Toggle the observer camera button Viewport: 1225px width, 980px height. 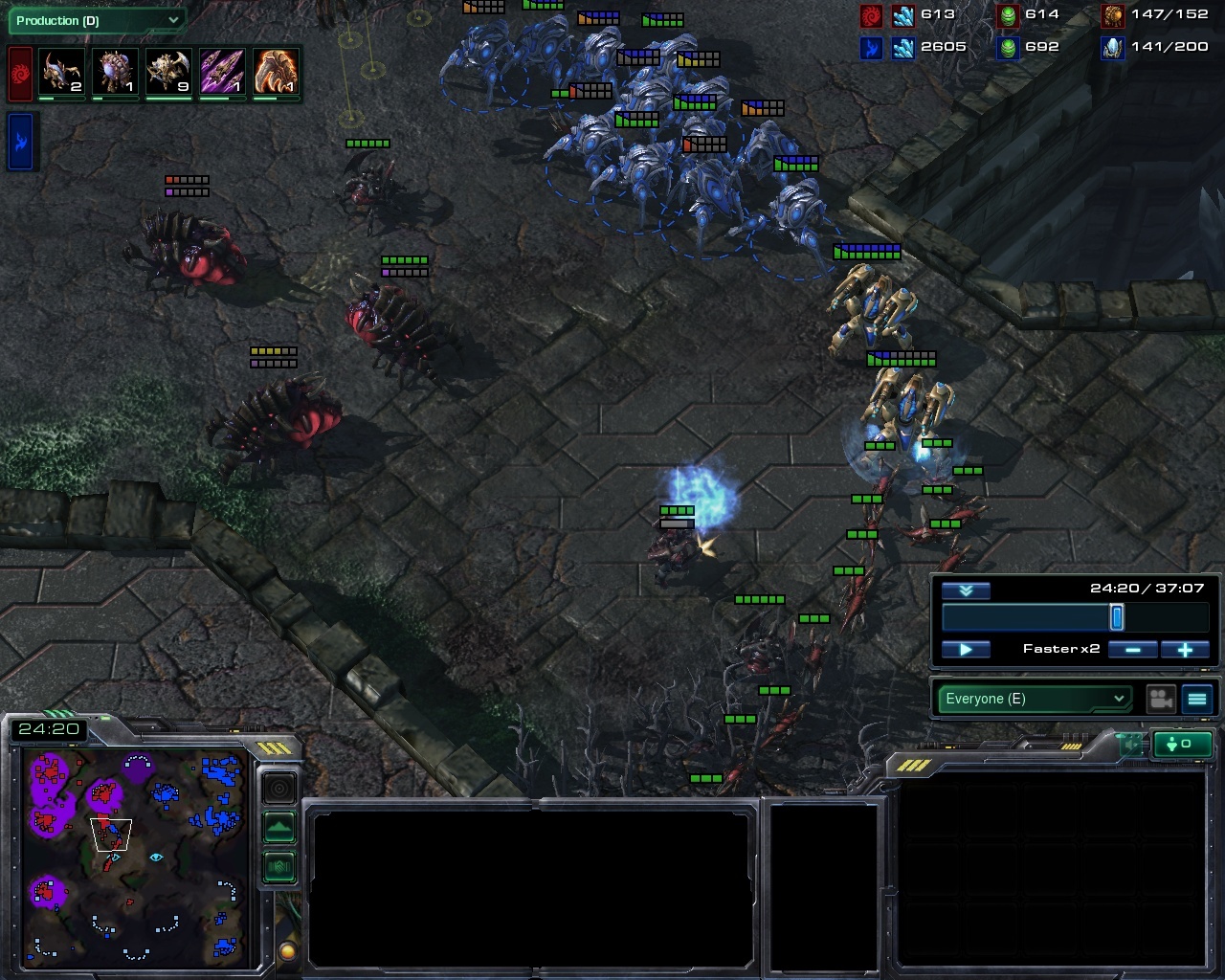click(x=1161, y=699)
